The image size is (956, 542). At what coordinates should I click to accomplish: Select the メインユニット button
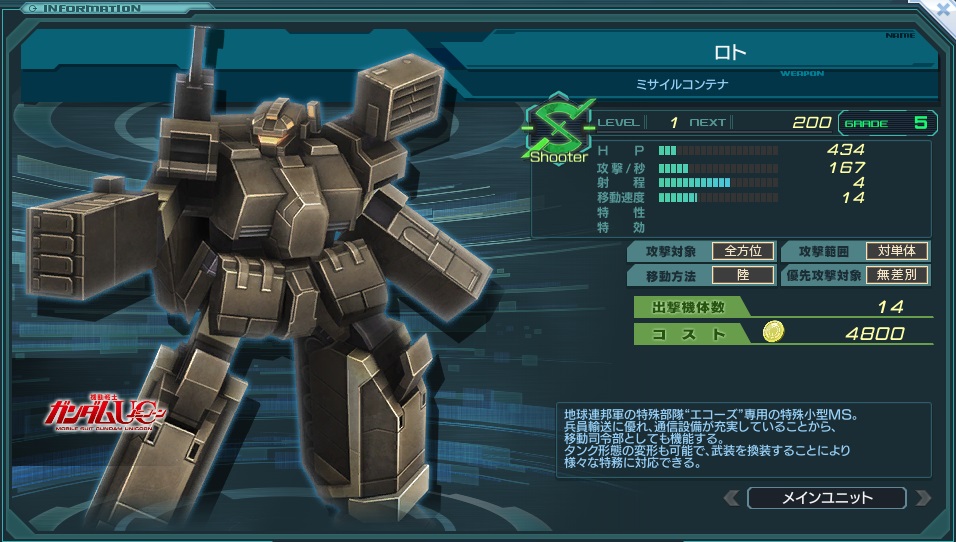coord(826,497)
